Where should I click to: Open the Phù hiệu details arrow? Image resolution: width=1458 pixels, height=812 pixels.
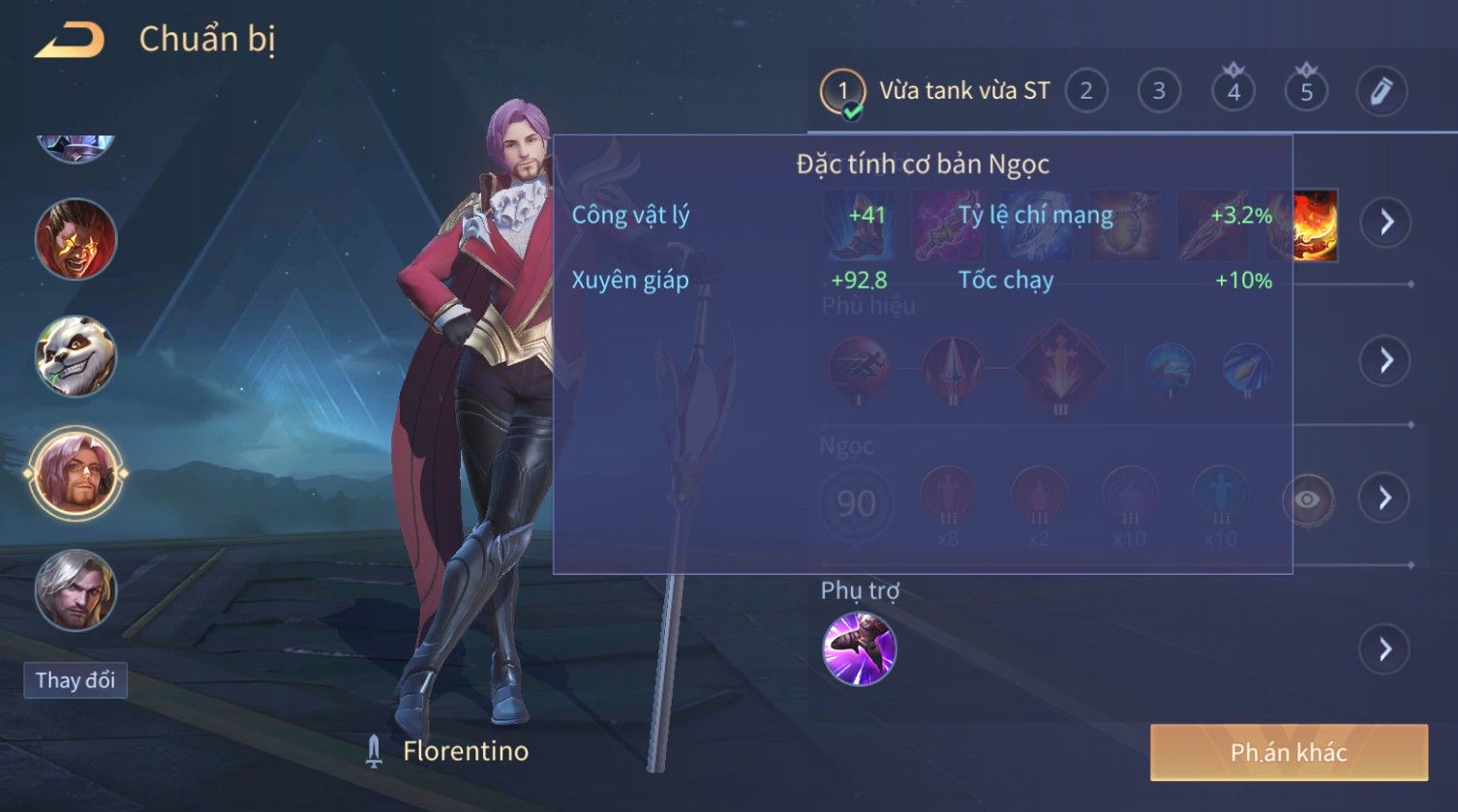(x=1385, y=361)
